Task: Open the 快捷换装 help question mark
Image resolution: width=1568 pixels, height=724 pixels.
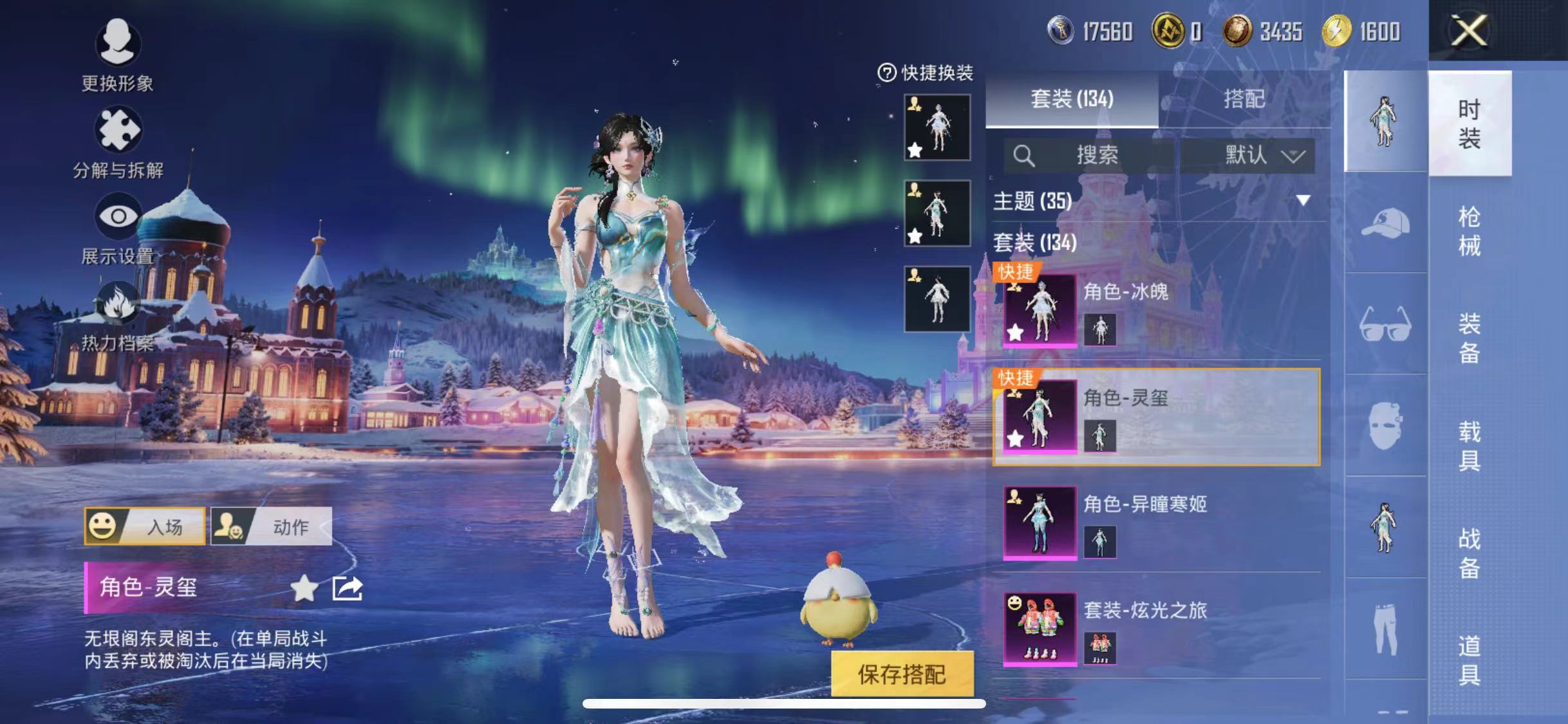Action: coord(887,73)
